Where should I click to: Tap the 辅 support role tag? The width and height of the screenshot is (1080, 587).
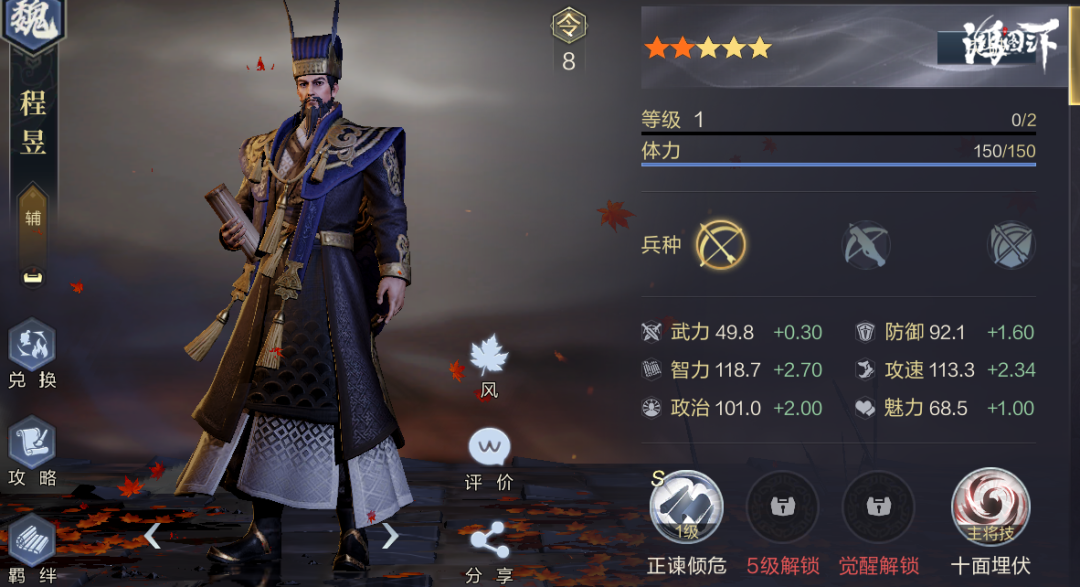33,217
